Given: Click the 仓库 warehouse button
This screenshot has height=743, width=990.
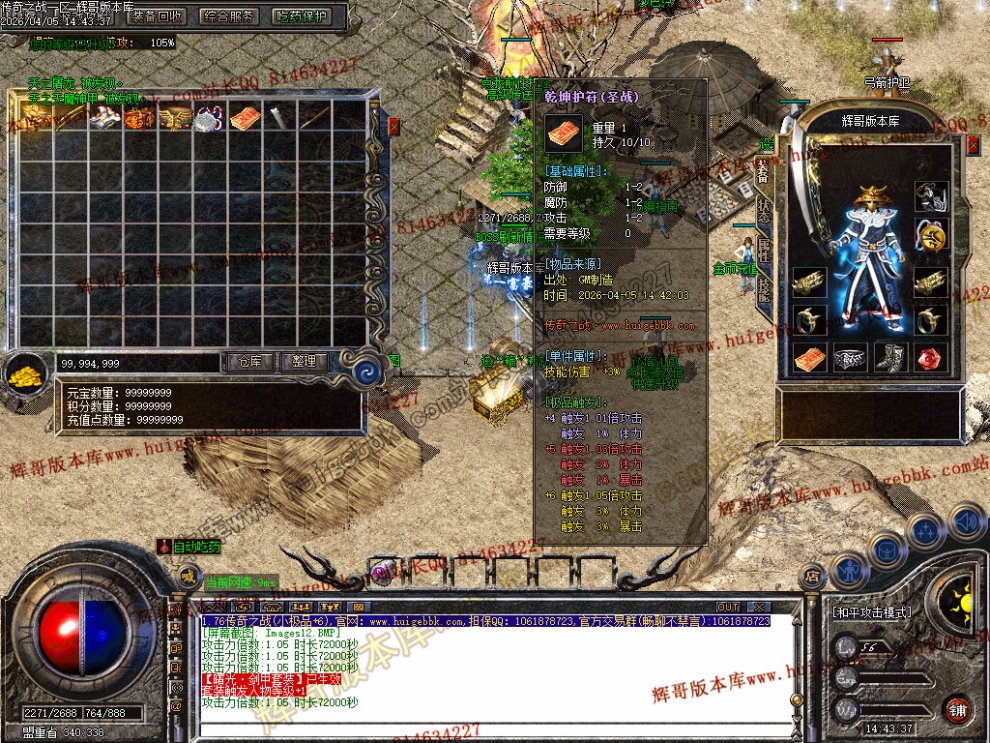Looking at the screenshot, I should click(251, 362).
